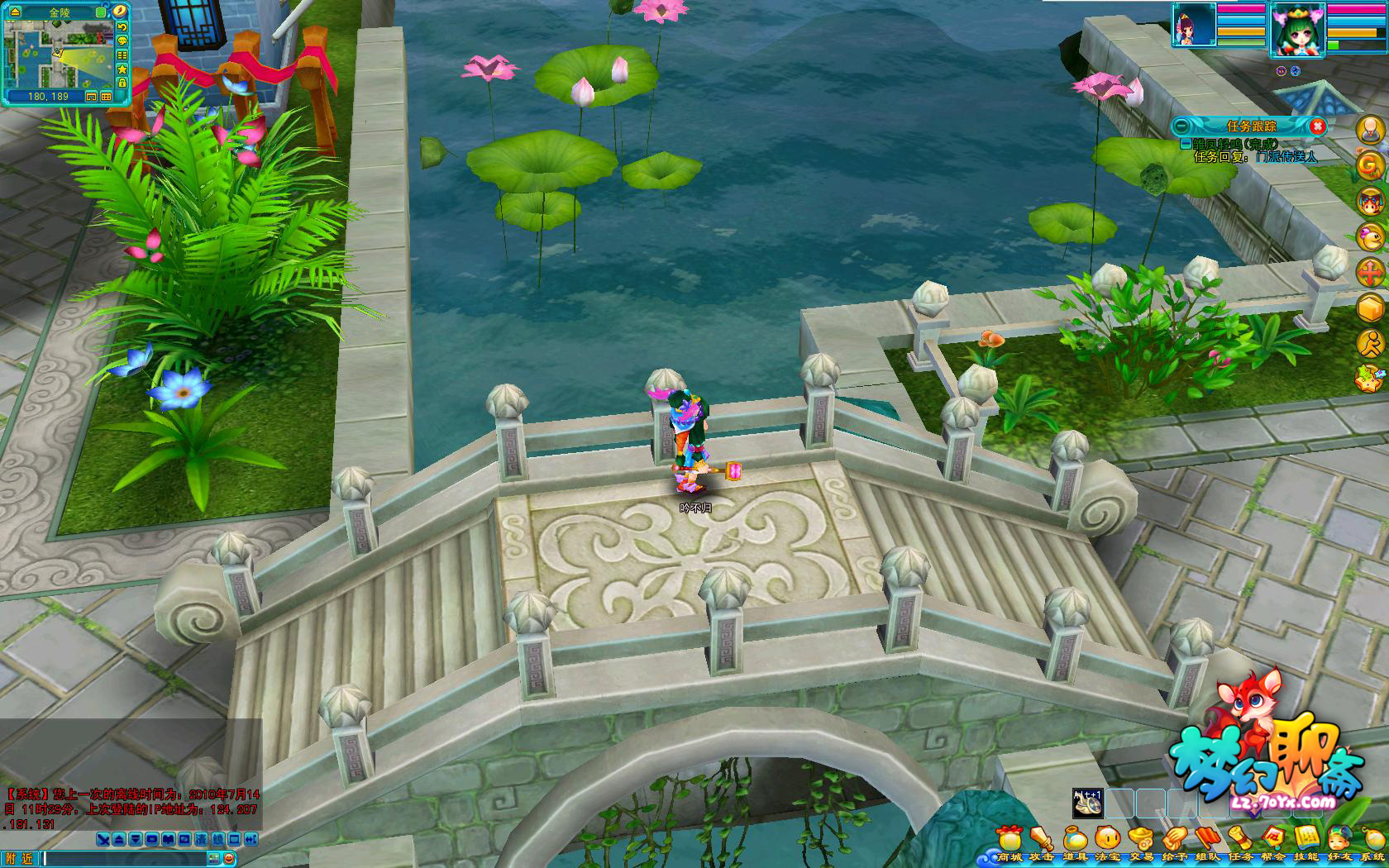Viewport: 1389px width, 868px height.
Task: Toggle the padlock button beside minimap
Action: coord(122,83)
